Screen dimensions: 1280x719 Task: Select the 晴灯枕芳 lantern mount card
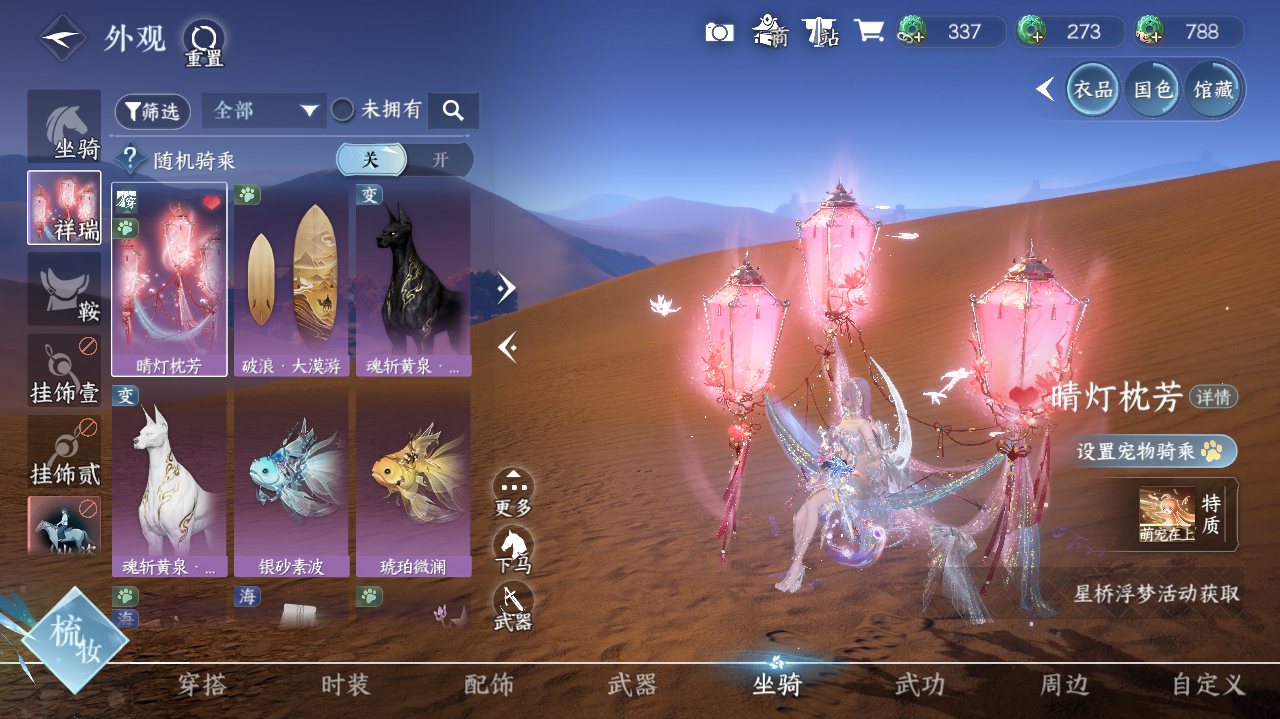pos(169,279)
